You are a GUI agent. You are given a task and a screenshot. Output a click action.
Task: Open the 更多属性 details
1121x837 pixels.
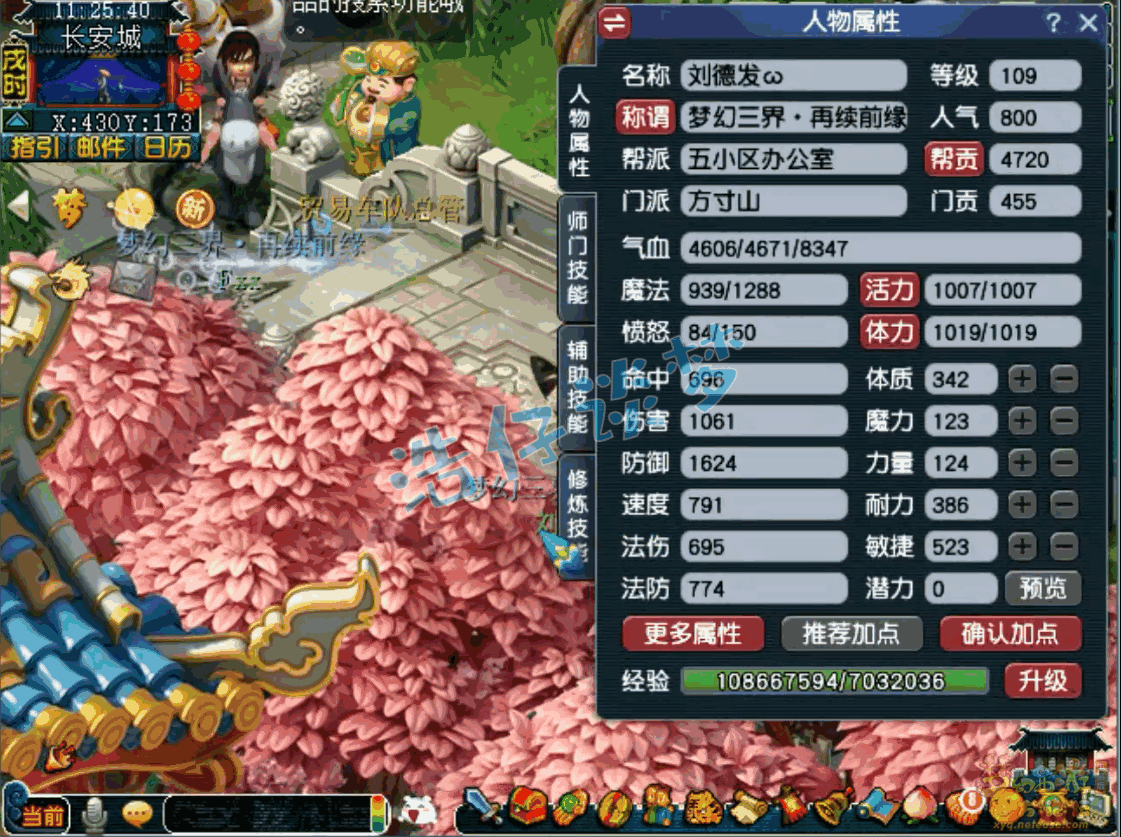click(692, 633)
